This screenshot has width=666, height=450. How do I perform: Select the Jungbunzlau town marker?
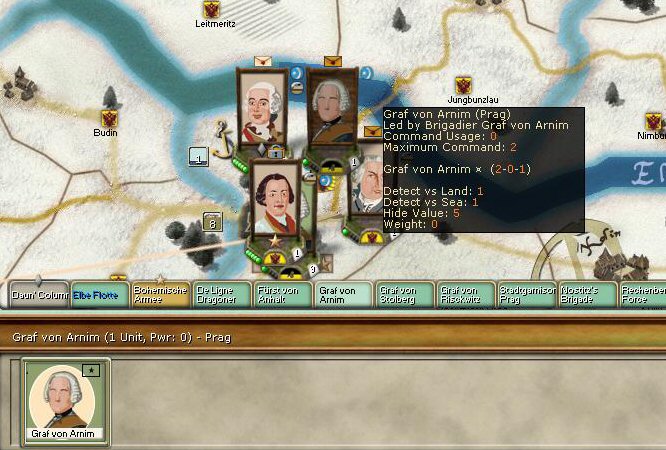click(463, 86)
